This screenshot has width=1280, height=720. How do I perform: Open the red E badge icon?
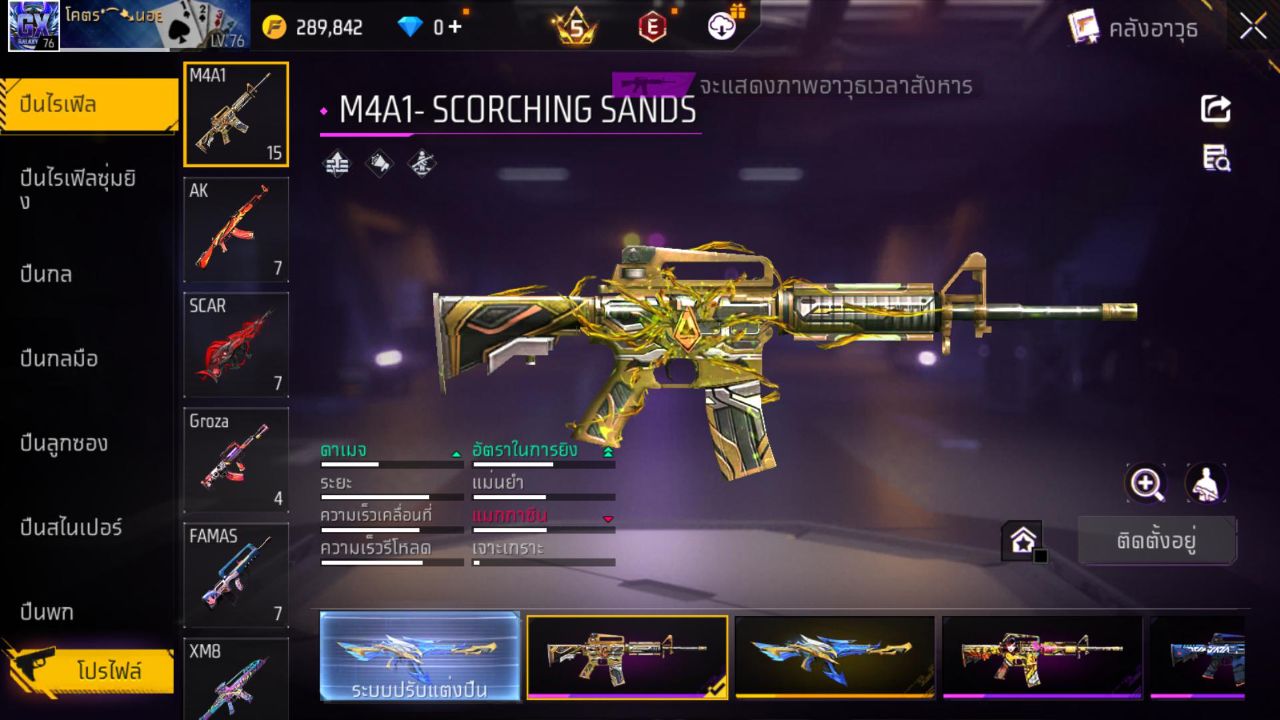coord(651,27)
